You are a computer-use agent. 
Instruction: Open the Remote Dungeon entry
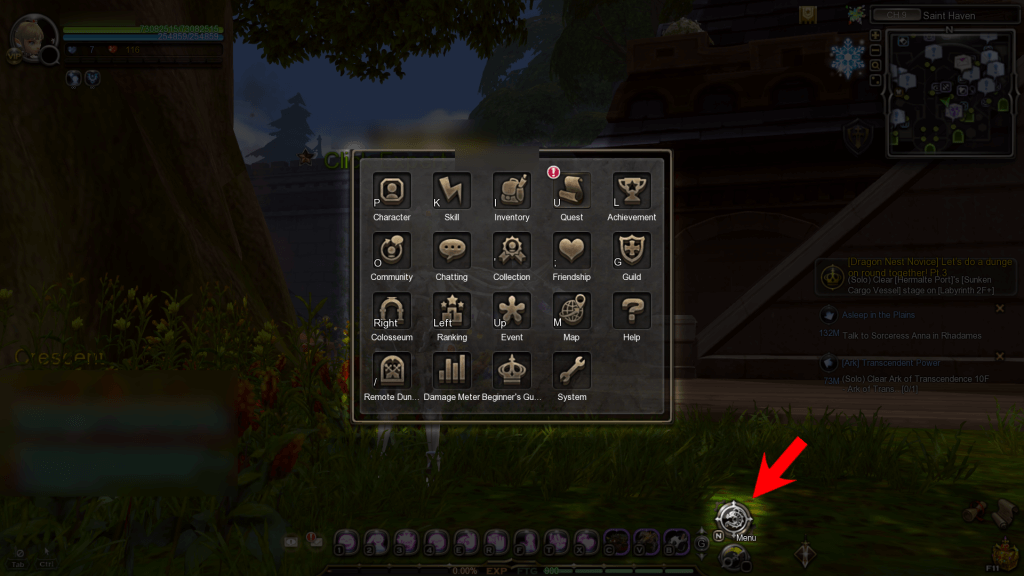391,370
